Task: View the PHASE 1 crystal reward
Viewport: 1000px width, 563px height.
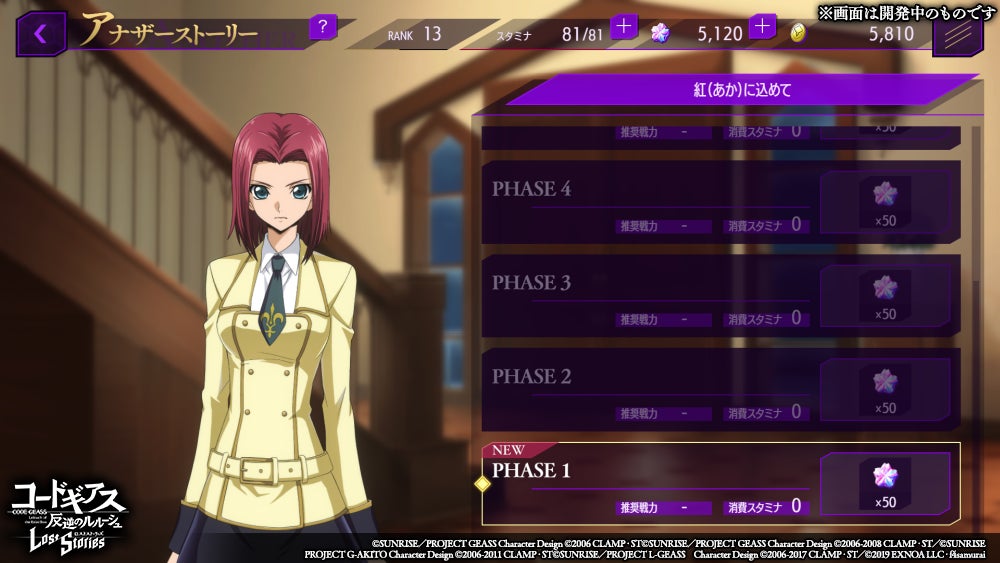Action: (885, 483)
